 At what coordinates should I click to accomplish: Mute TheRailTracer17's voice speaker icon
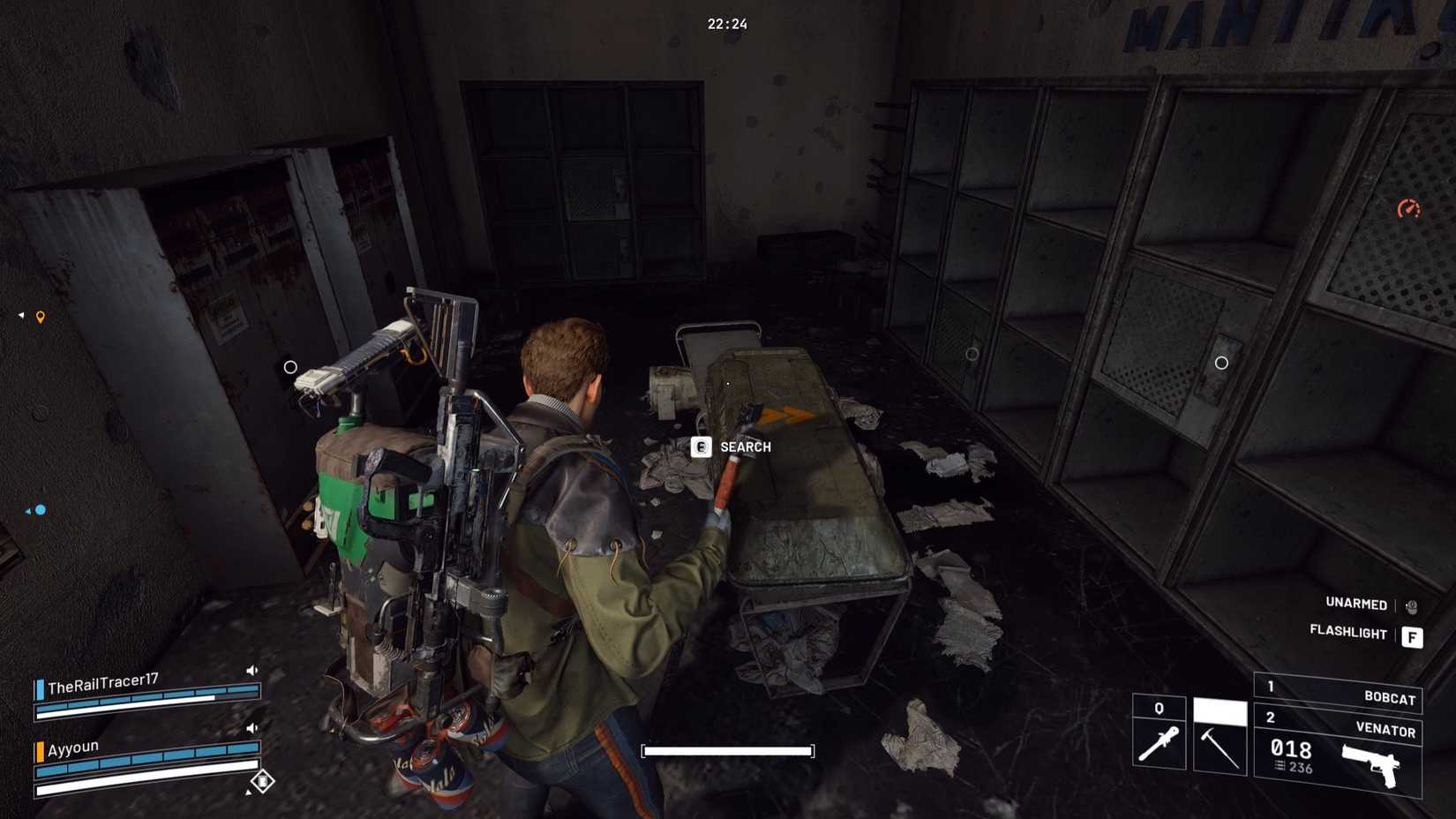252,671
